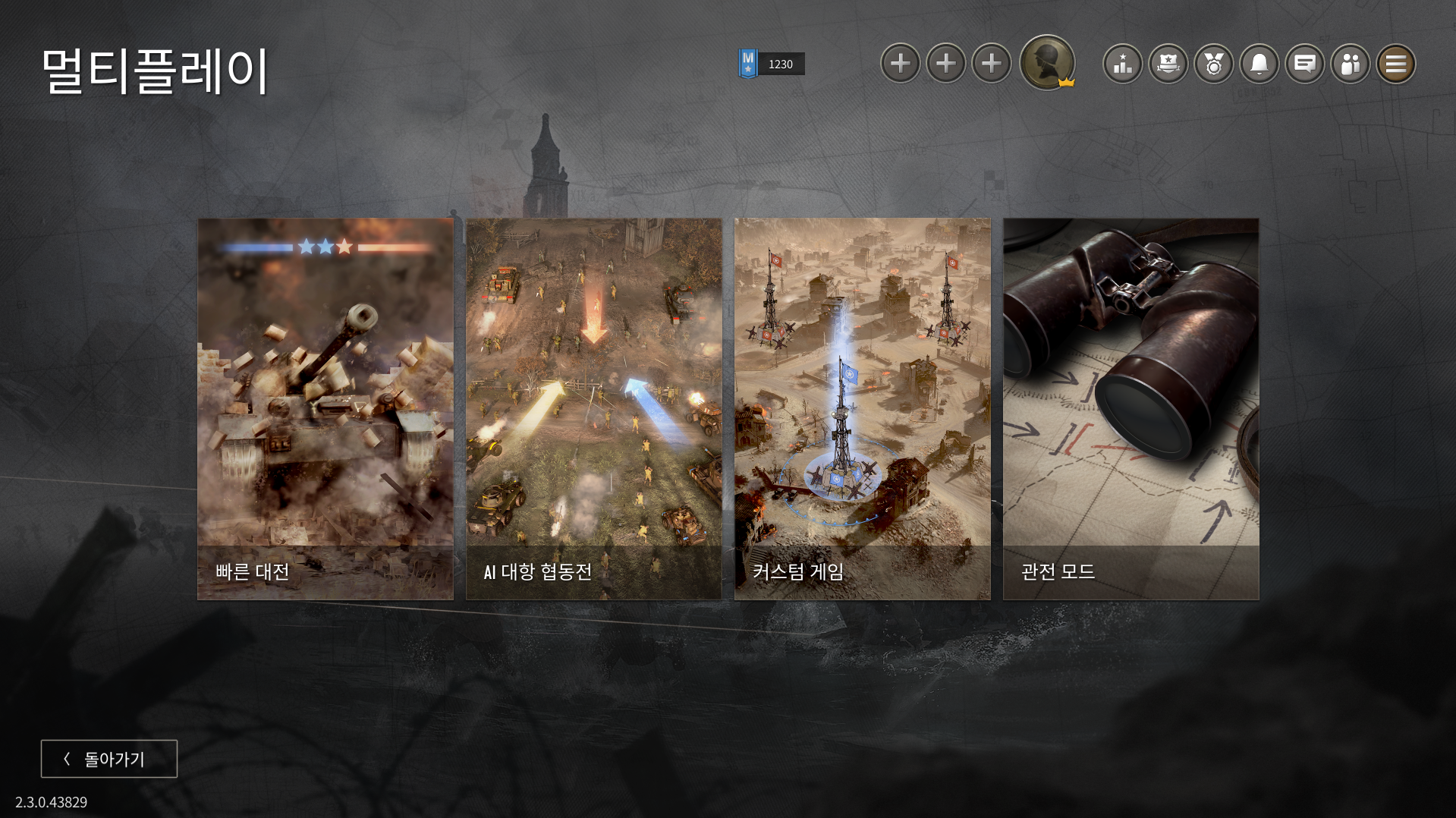The image size is (1456, 818).
Task: Open the hamburger main menu
Action: pyautogui.click(x=1396, y=64)
